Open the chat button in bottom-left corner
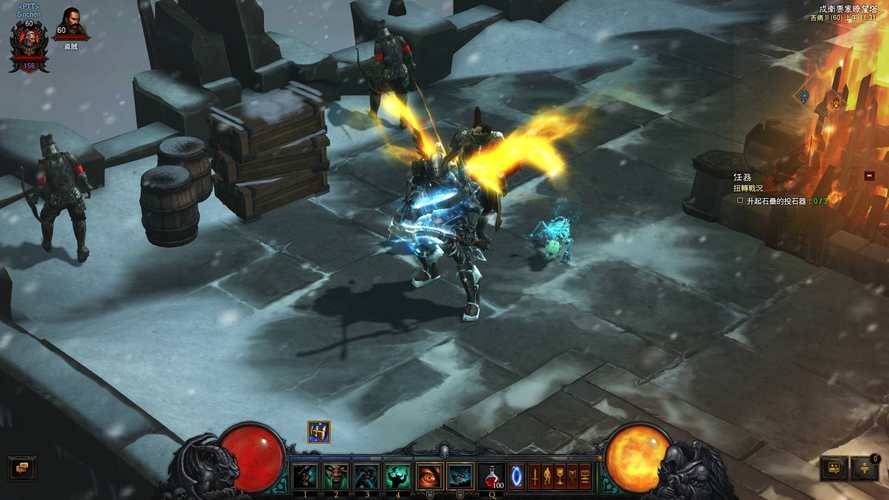The height and width of the screenshot is (500, 889). click(20, 467)
